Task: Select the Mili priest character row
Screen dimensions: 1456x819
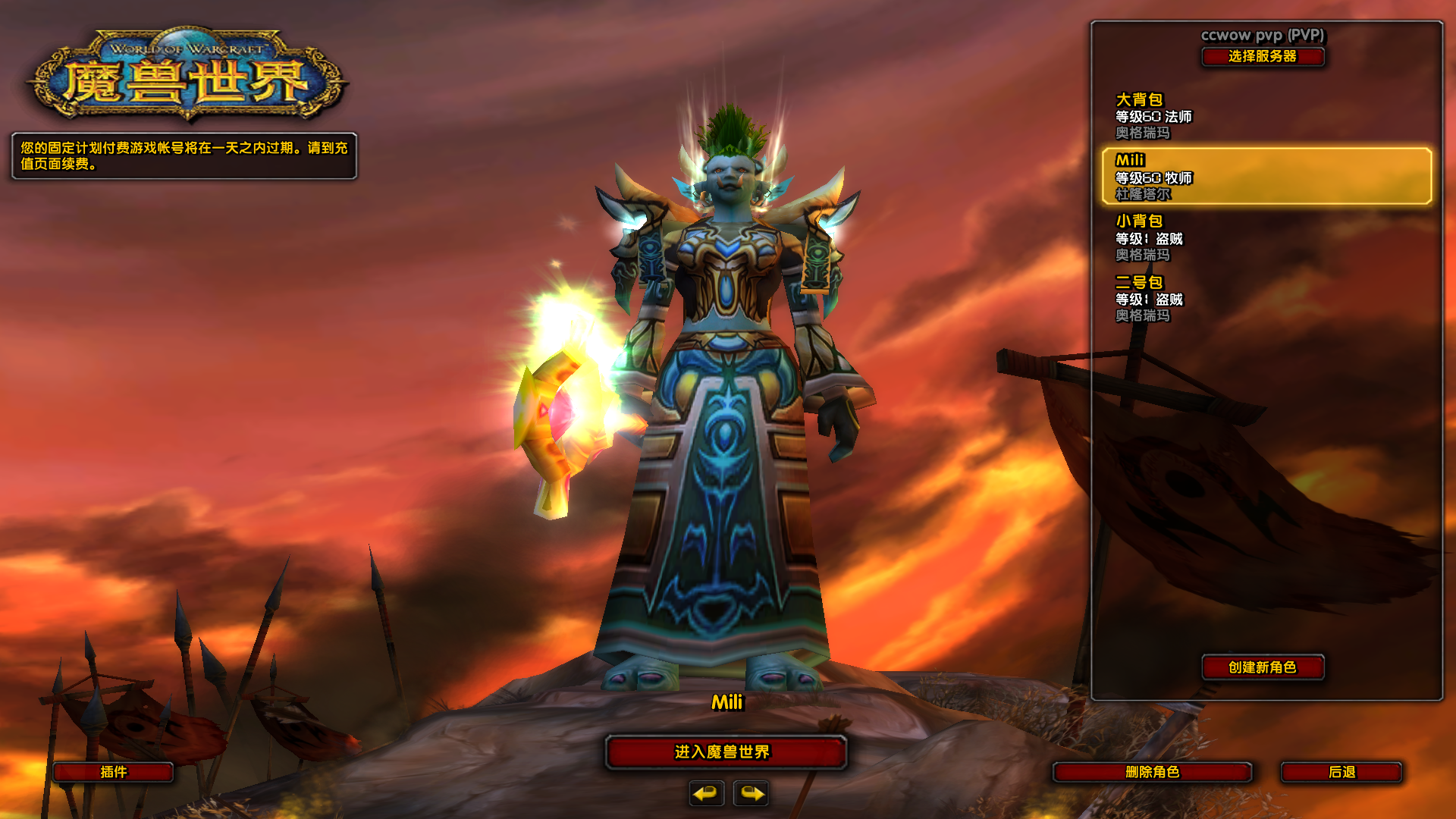Action: click(x=1266, y=177)
